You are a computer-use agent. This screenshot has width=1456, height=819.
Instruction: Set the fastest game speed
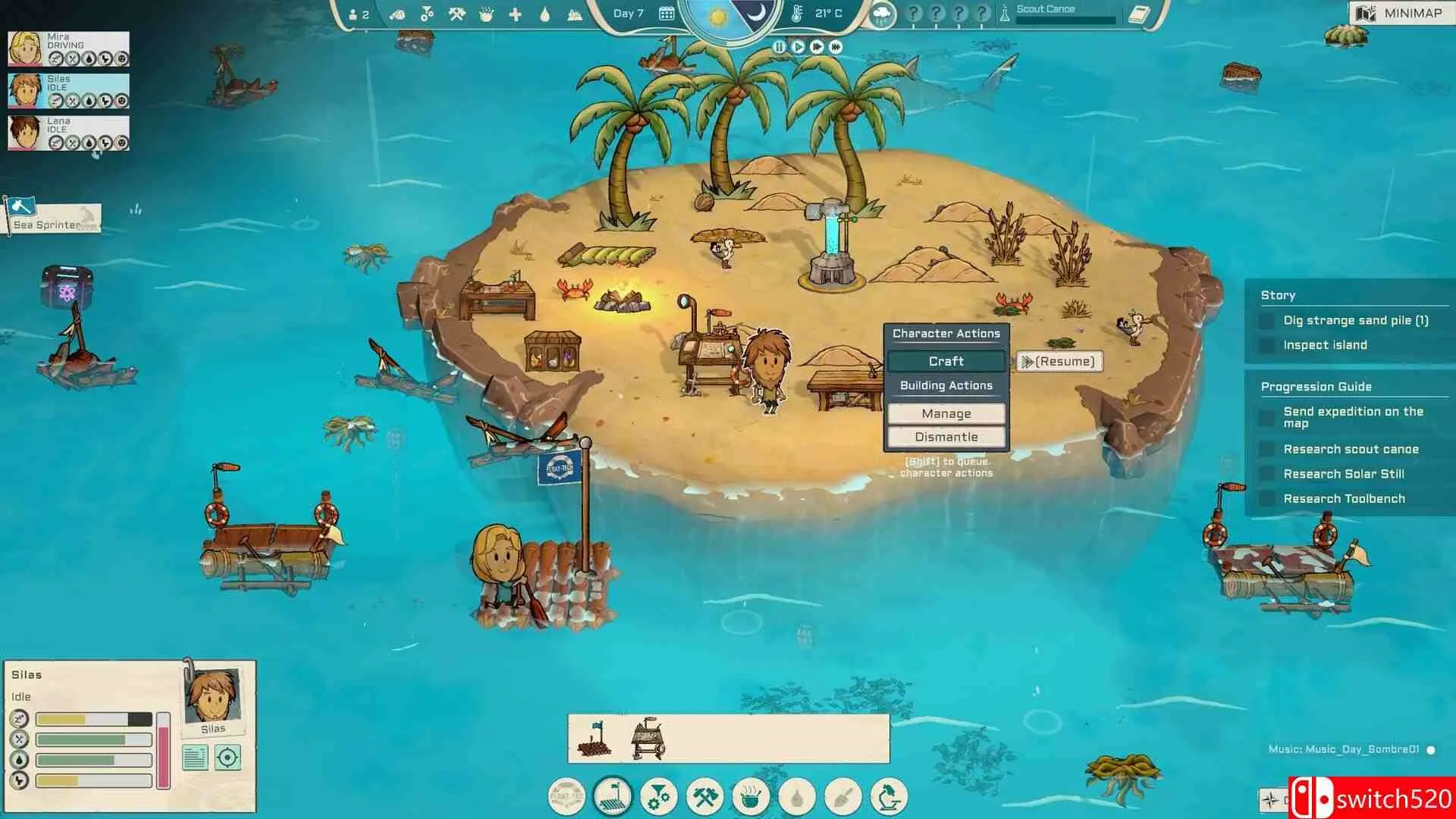pos(836,47)
